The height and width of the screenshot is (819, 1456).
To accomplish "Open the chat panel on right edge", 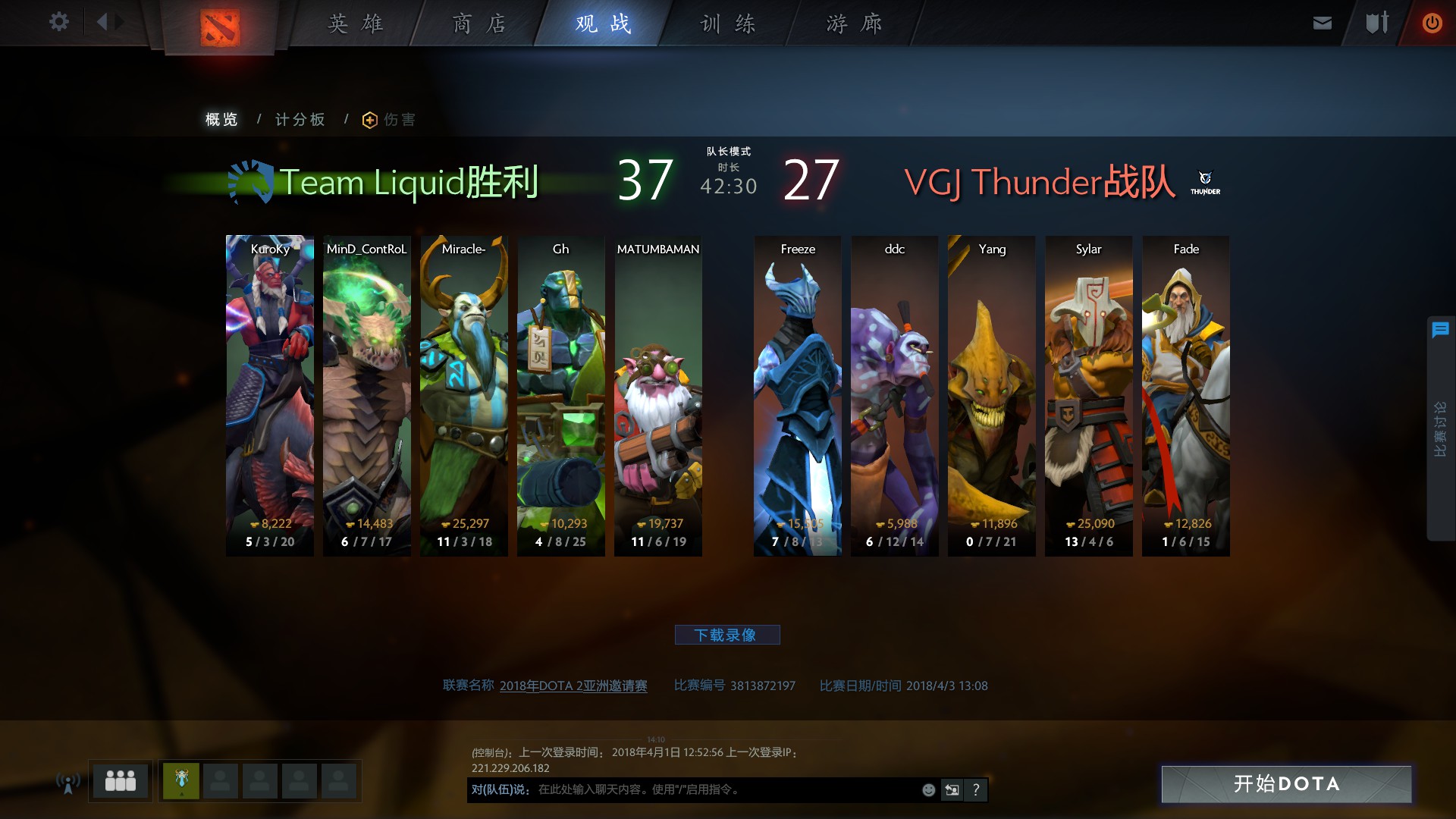I will [1440, 330].
